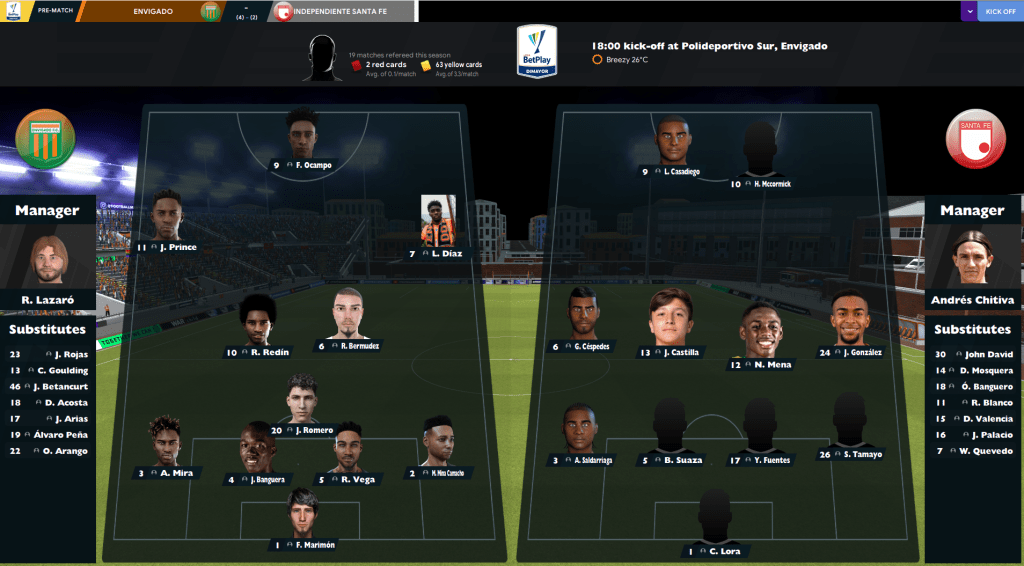Select N. Mena in Santa Fe's midfield
Image resolution: width=1024 pixels, height=566 pixels.
click(x=759, y=330)
